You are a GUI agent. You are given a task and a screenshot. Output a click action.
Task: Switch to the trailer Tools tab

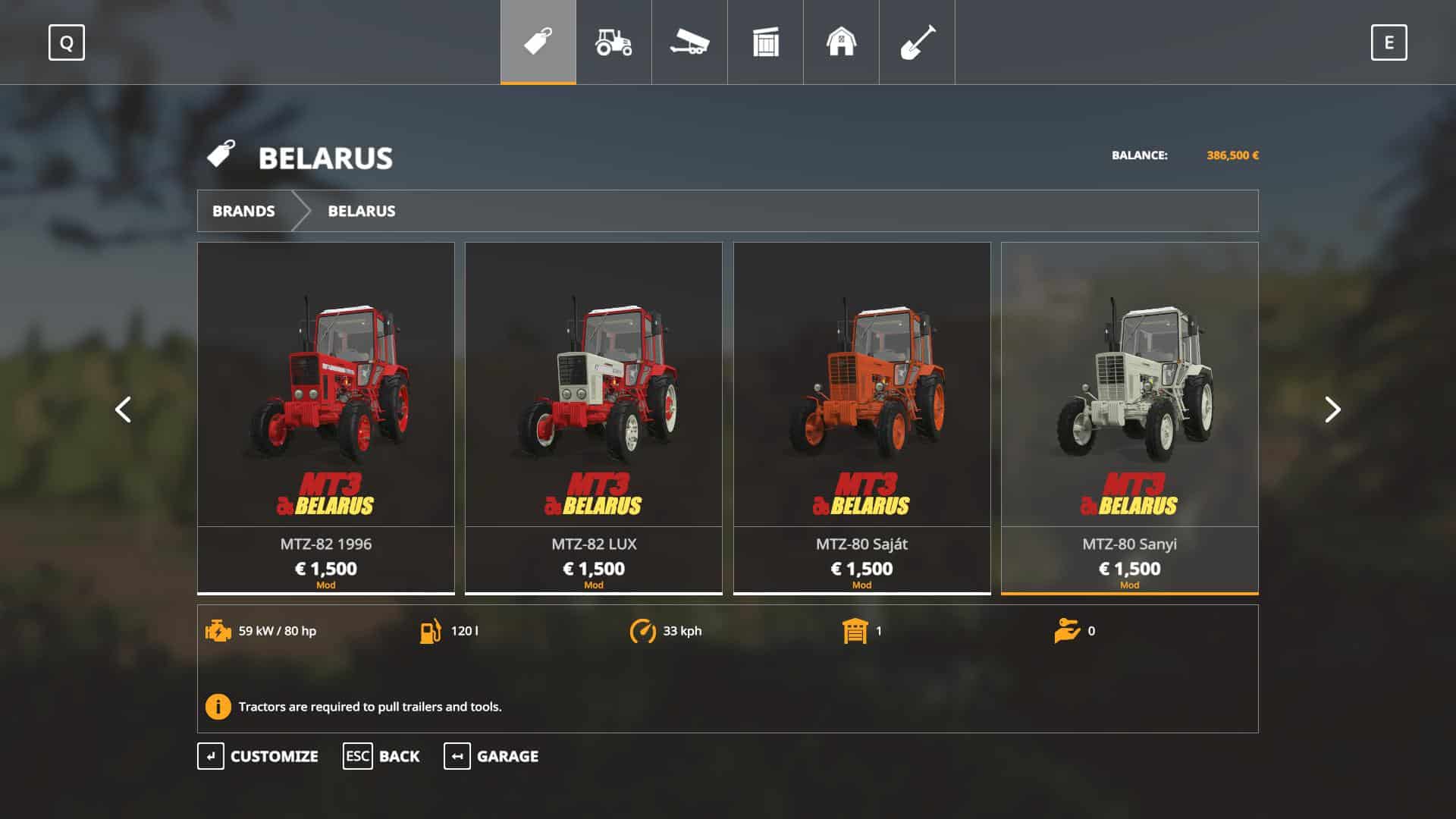click(x=689, y=42)
